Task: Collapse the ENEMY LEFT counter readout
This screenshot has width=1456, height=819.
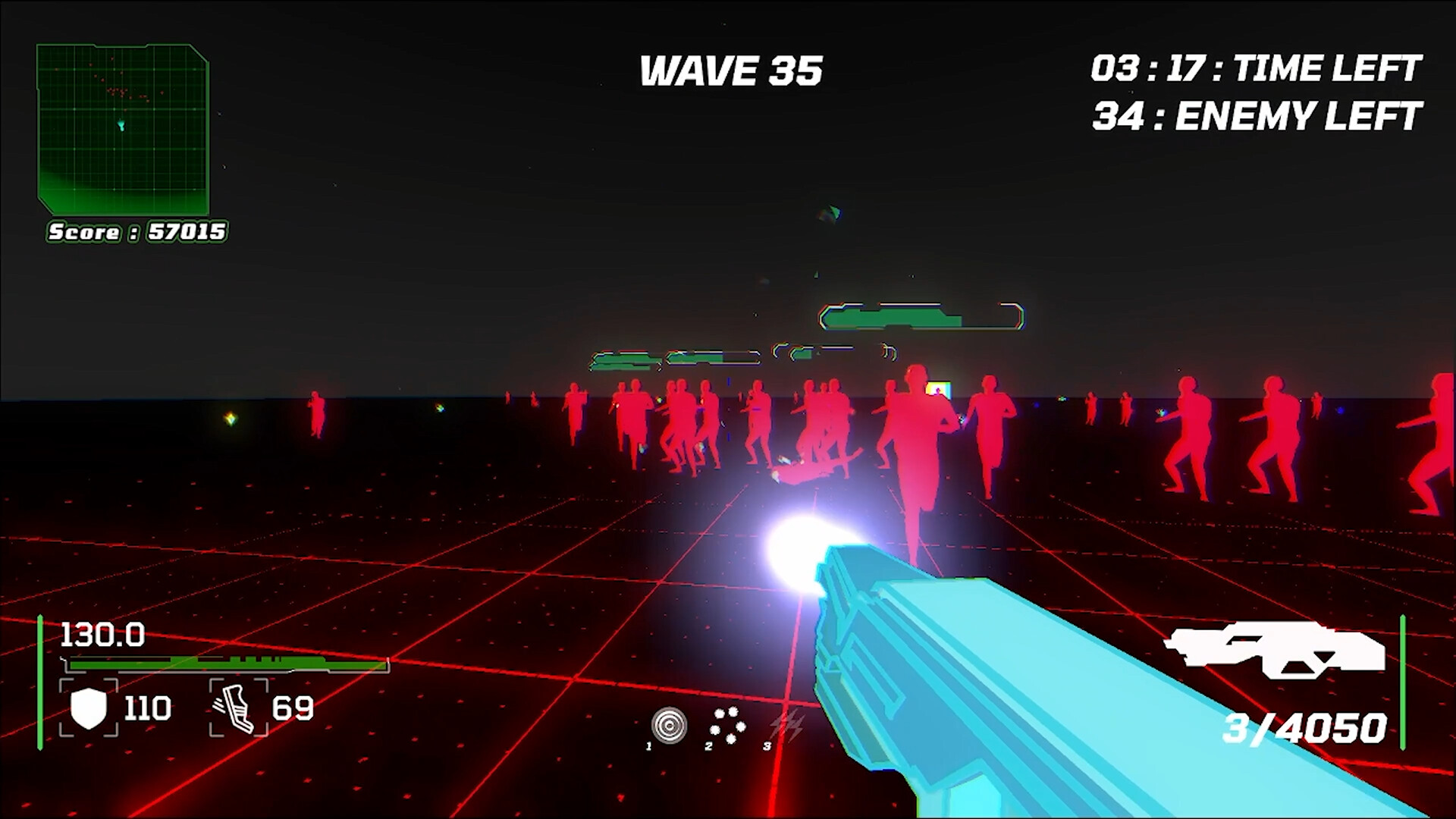Action: click(x=1255, y=115)
